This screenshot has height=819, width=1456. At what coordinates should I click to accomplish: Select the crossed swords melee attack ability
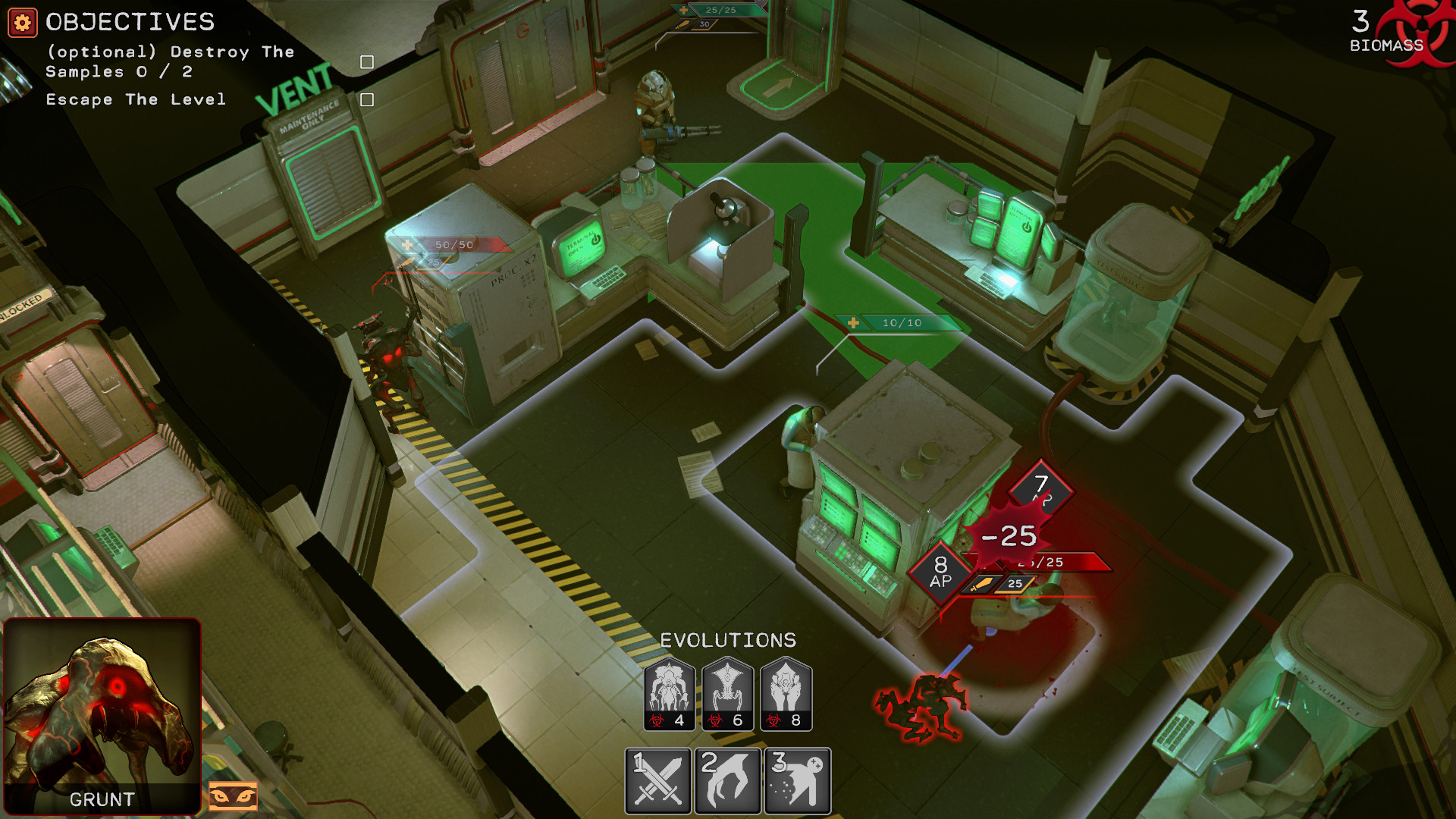pos(657,778)
